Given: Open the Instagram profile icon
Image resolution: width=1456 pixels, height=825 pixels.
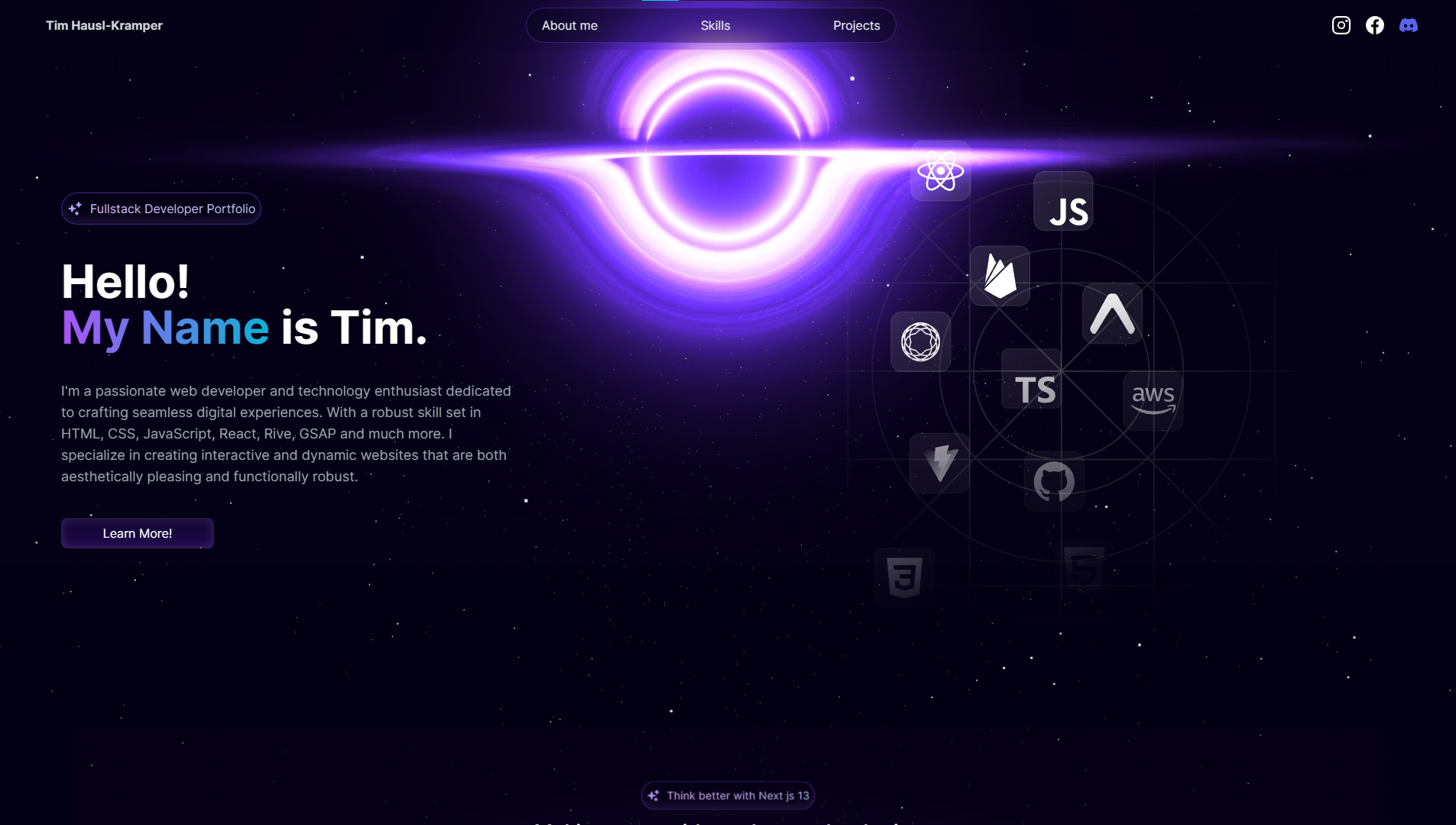Looking at the screenshot, I should point(1341,25).
